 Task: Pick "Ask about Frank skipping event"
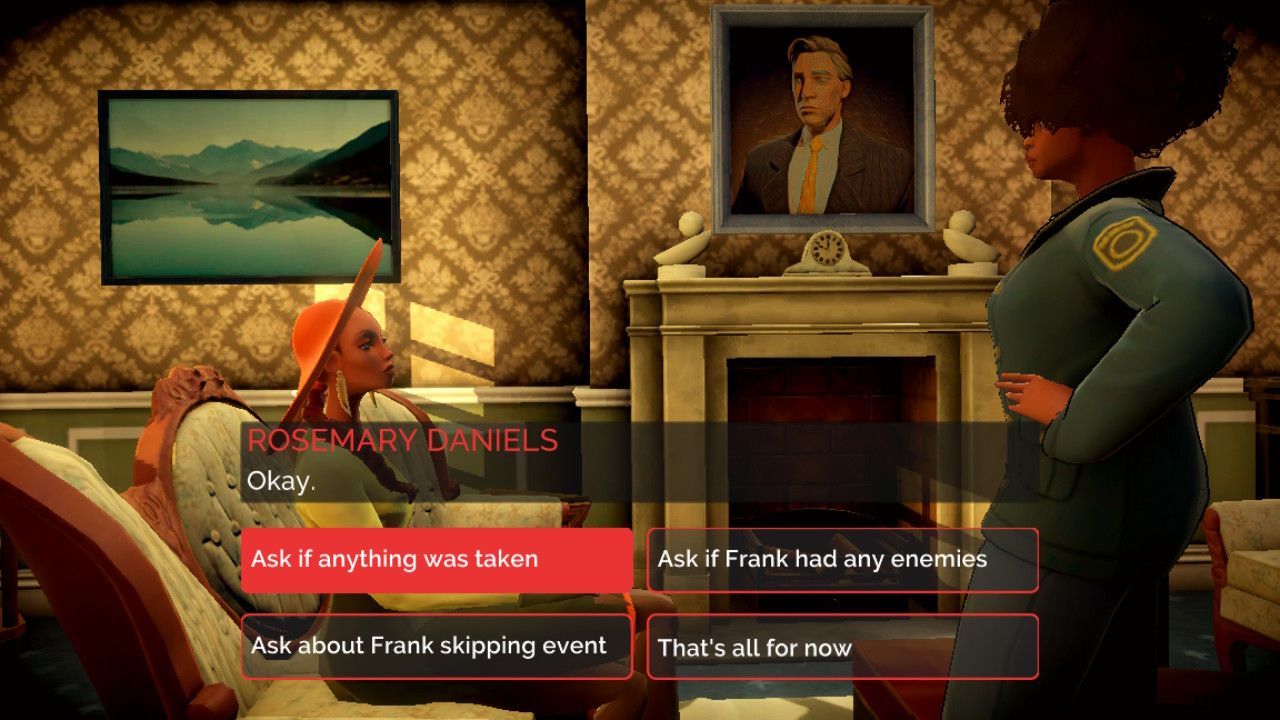coord(437,647)
